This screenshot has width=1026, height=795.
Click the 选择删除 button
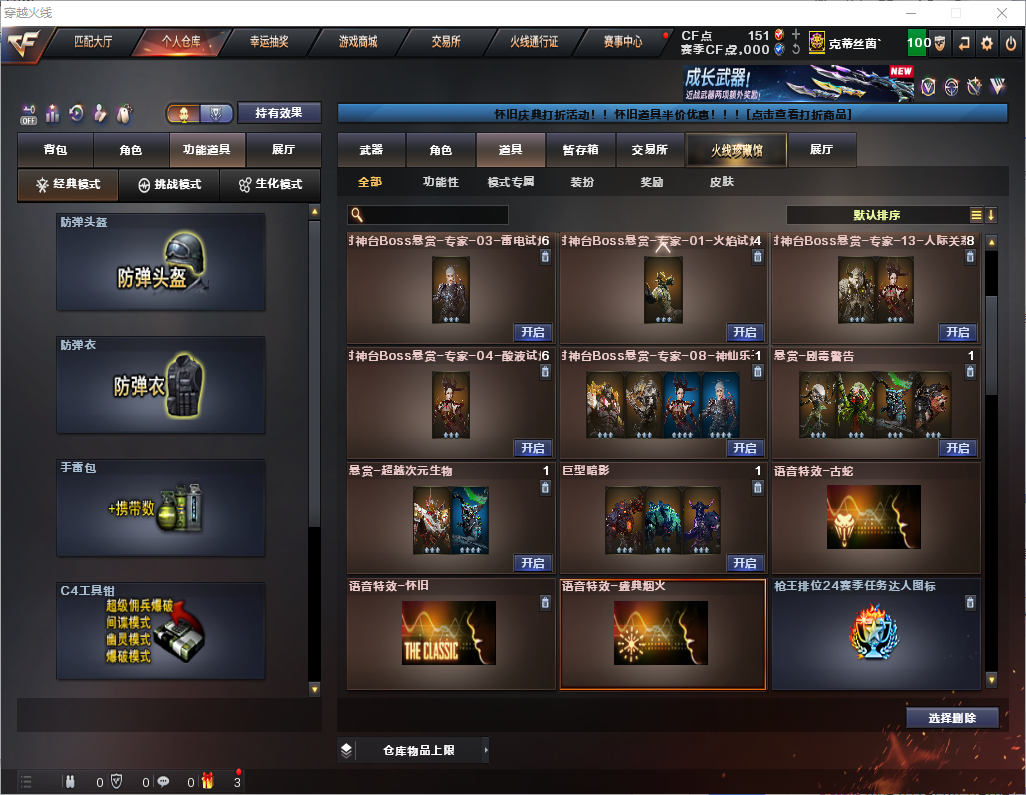(x=952, y=718)
